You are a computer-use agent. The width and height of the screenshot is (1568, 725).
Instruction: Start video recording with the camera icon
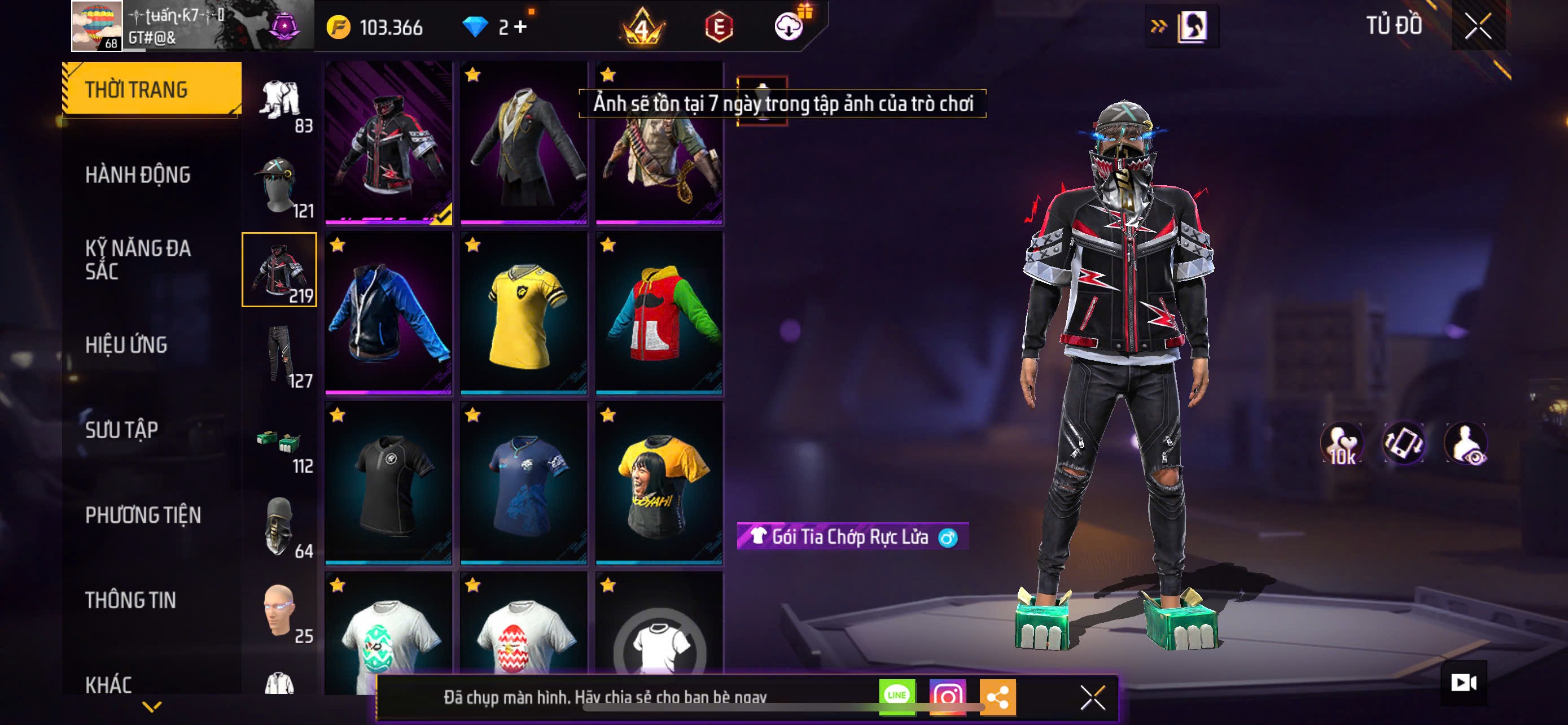pos(1464,683)
